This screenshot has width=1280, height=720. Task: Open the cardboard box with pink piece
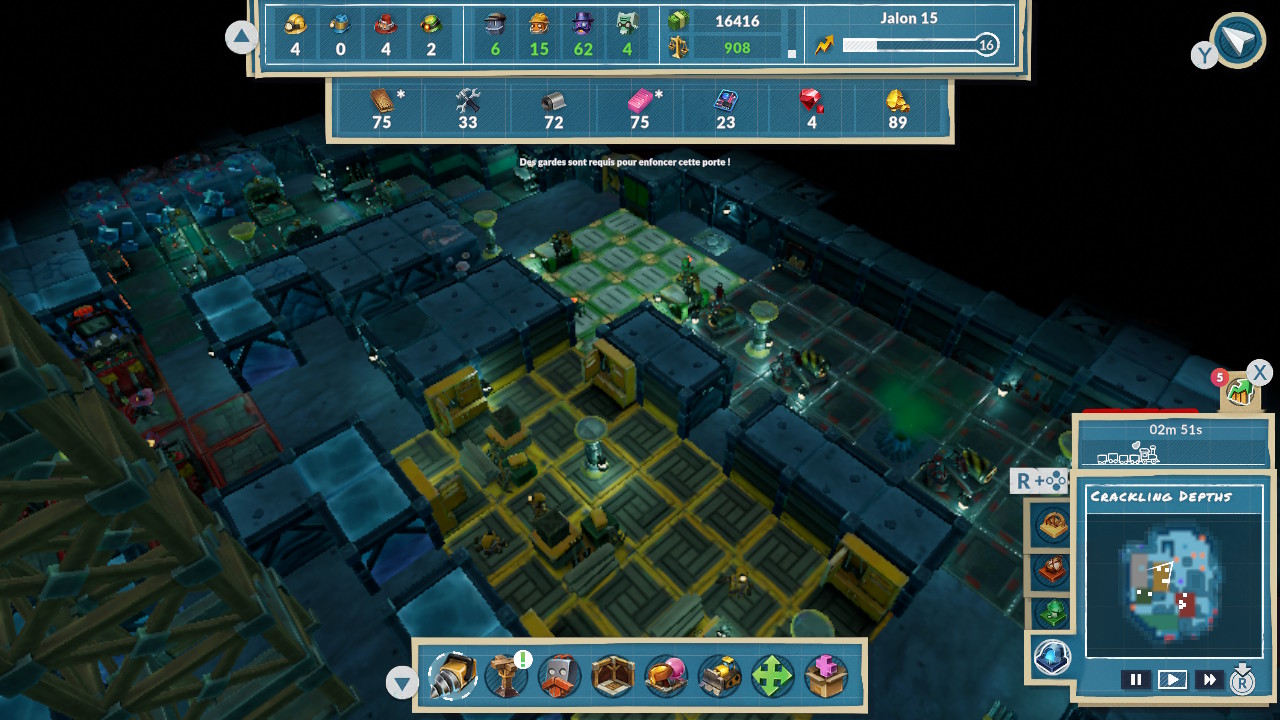(x=825, y=676)
